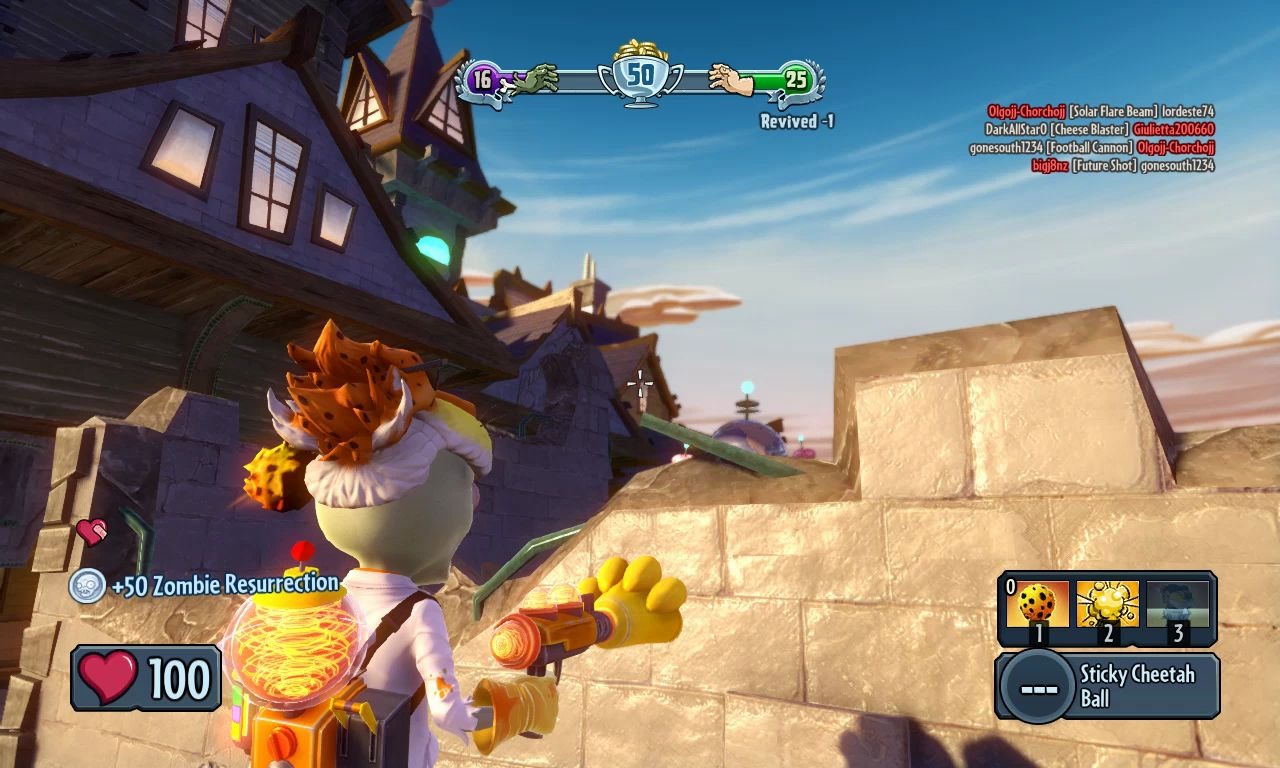Click the Cheese Blaster kill feed entry
Viewport: 1280px width, 768px height.
point(1099,130)
